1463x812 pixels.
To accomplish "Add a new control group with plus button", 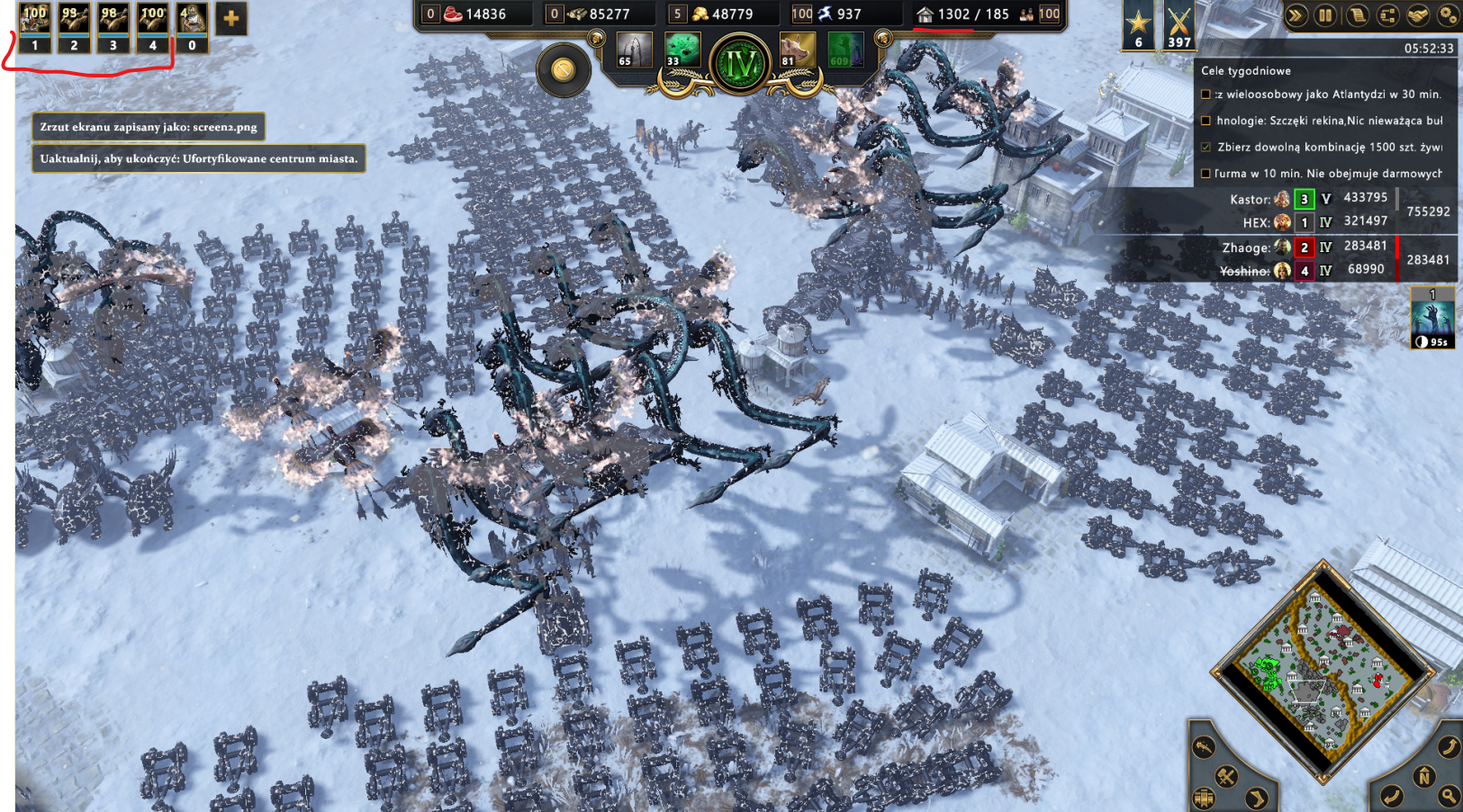I will coord(231,19).
